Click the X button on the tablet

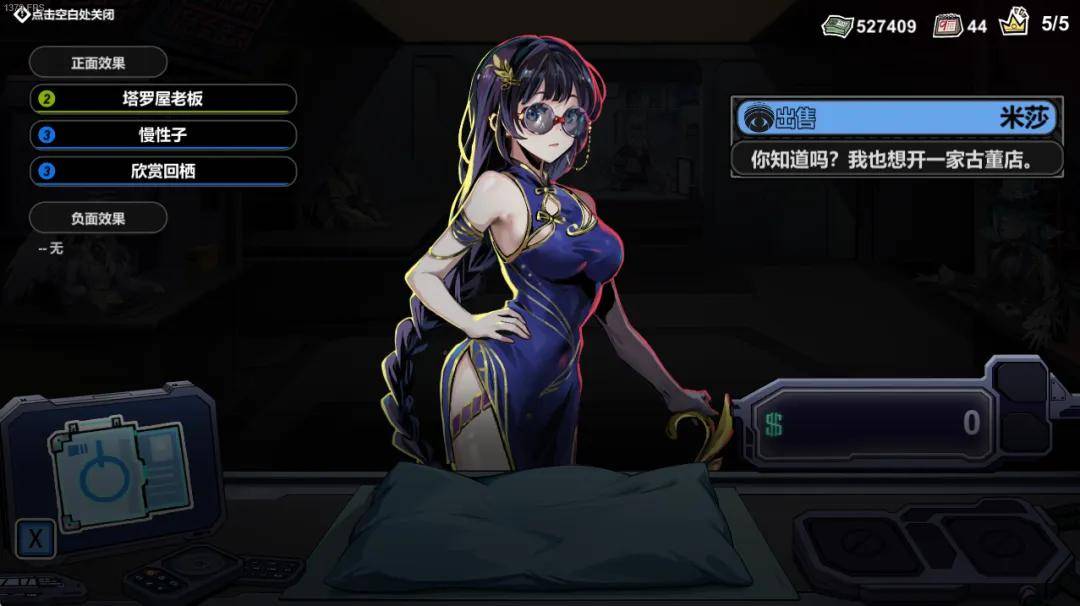36,540
